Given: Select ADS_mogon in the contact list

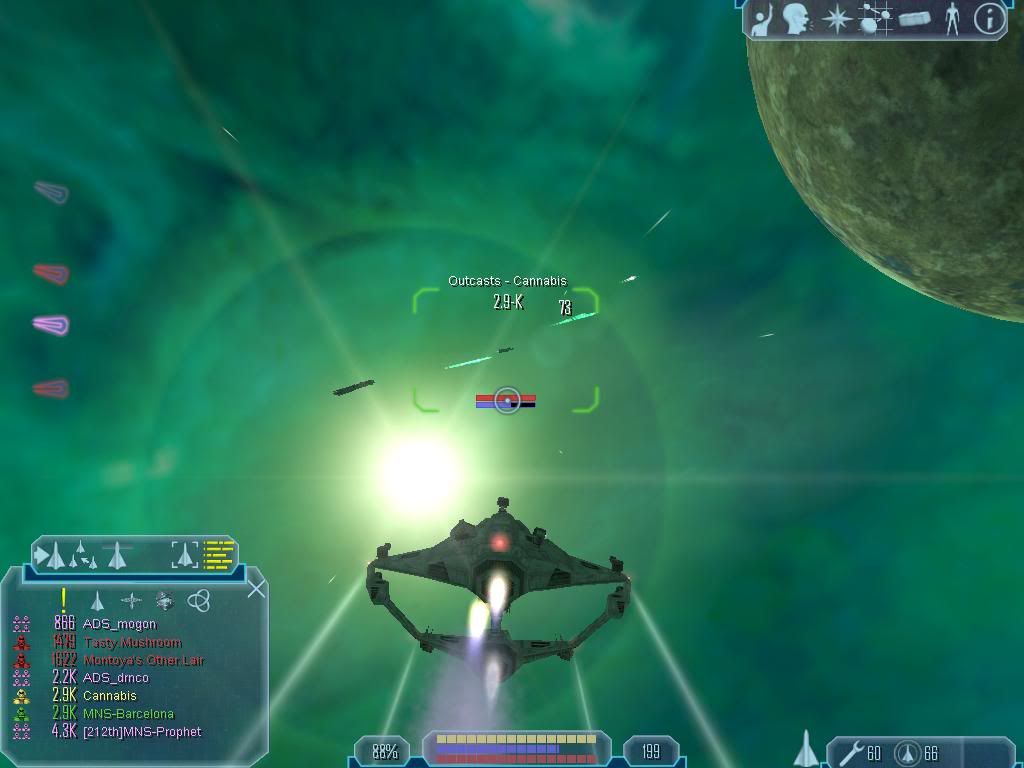Looking at the screenshot, I should click(x=119, y=624).
